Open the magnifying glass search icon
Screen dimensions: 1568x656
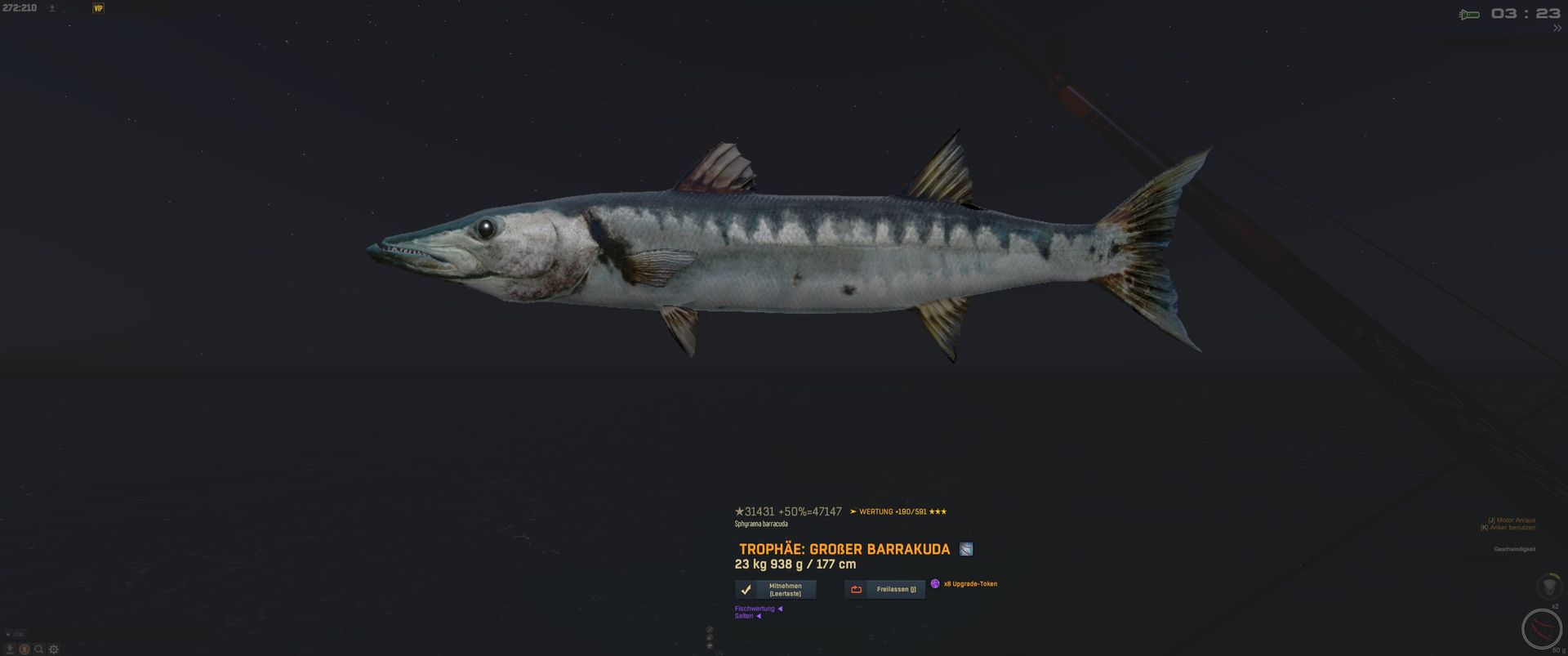(x=38, y=649)
